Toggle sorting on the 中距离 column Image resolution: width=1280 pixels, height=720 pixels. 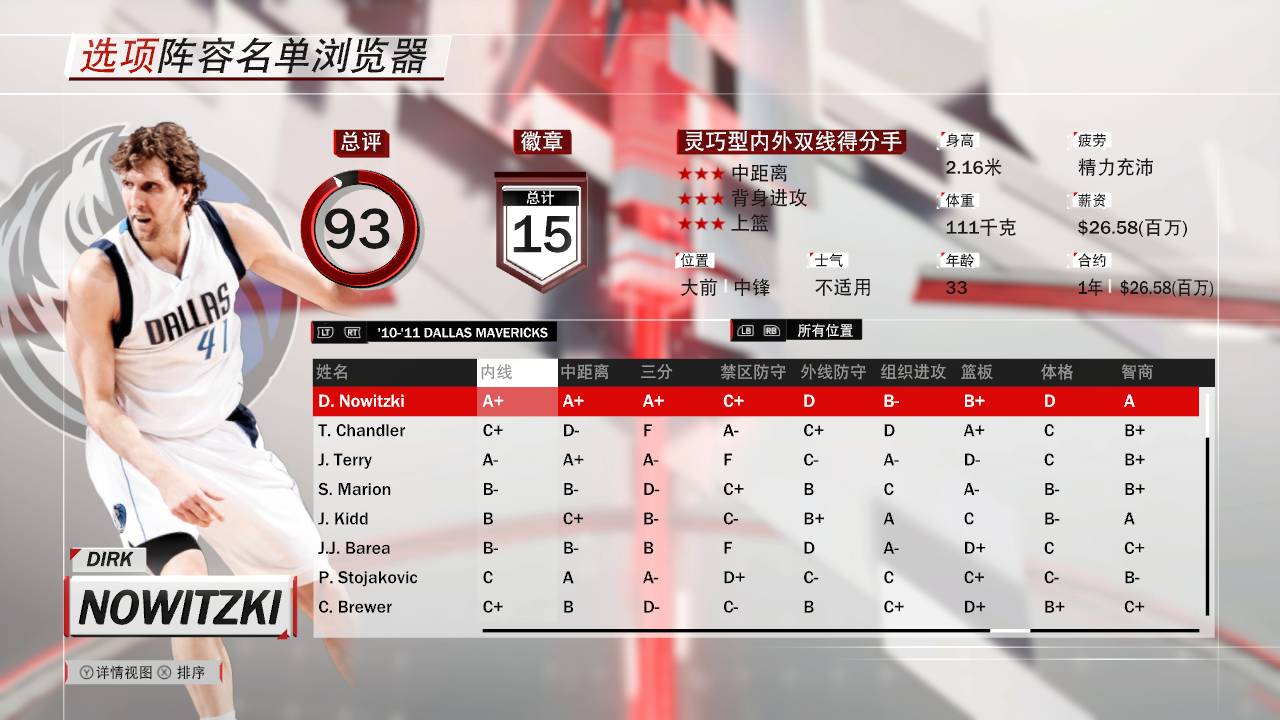[585, 372]
